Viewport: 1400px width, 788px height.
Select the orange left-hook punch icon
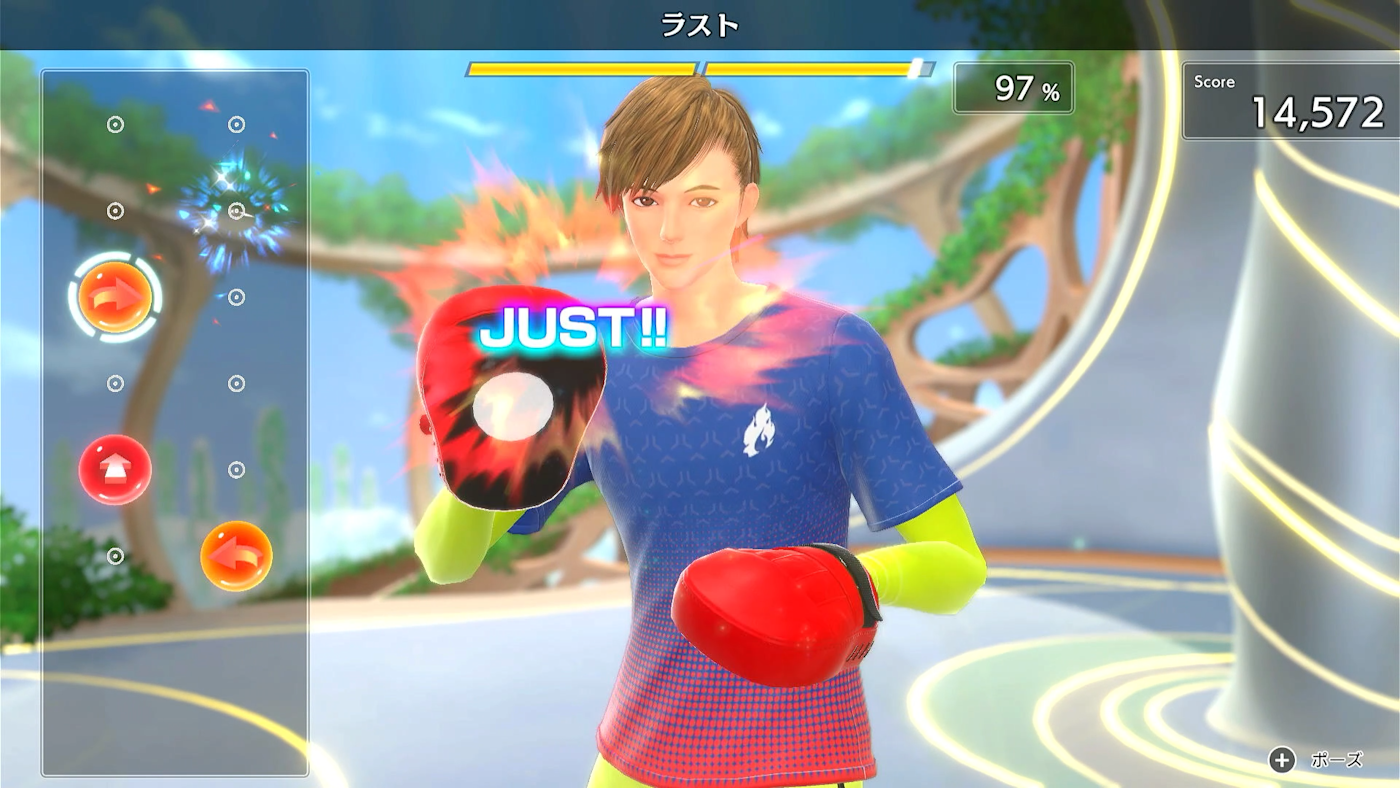pyautogui.click(x=237, y=555)
